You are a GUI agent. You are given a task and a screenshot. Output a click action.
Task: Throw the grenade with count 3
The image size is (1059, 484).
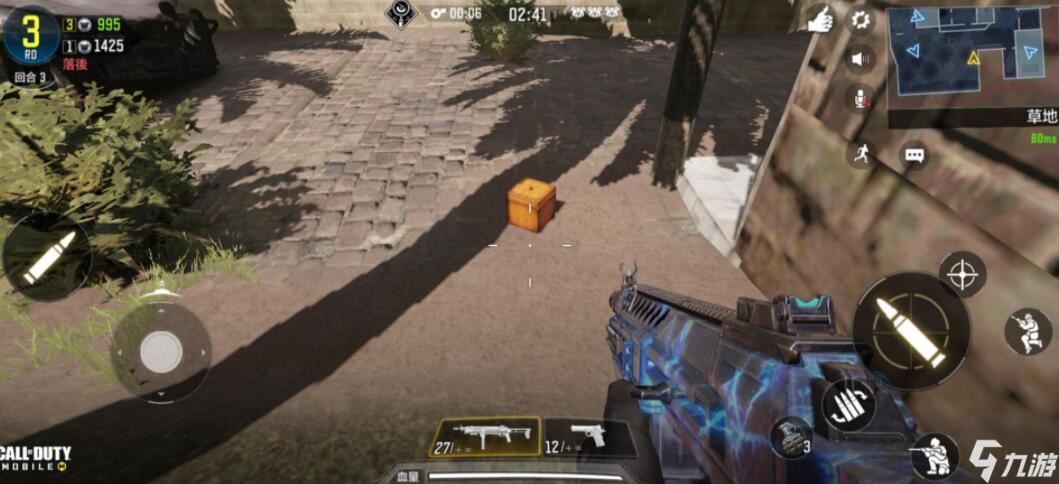790,436
